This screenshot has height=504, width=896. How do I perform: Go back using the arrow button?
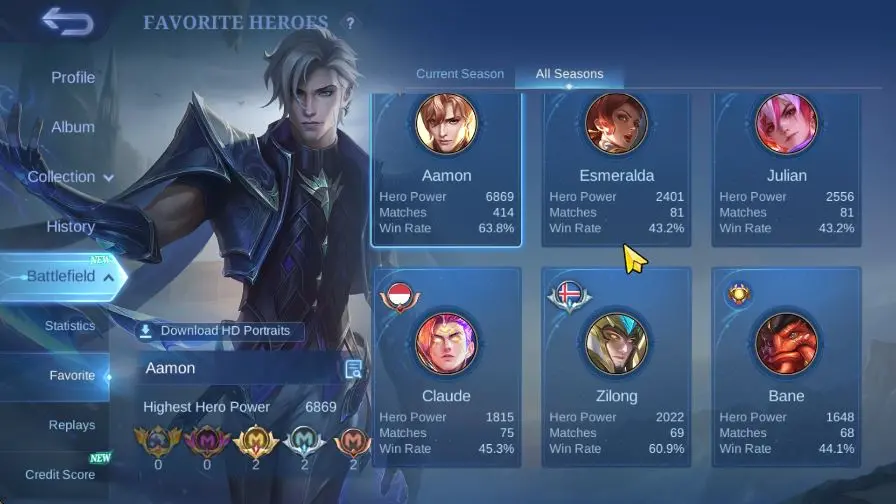67,21
